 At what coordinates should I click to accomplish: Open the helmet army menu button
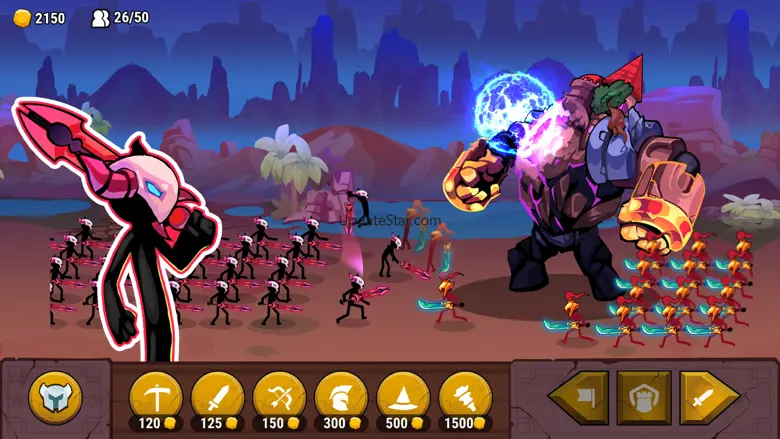pyautogui.click(x=56, y=398)
